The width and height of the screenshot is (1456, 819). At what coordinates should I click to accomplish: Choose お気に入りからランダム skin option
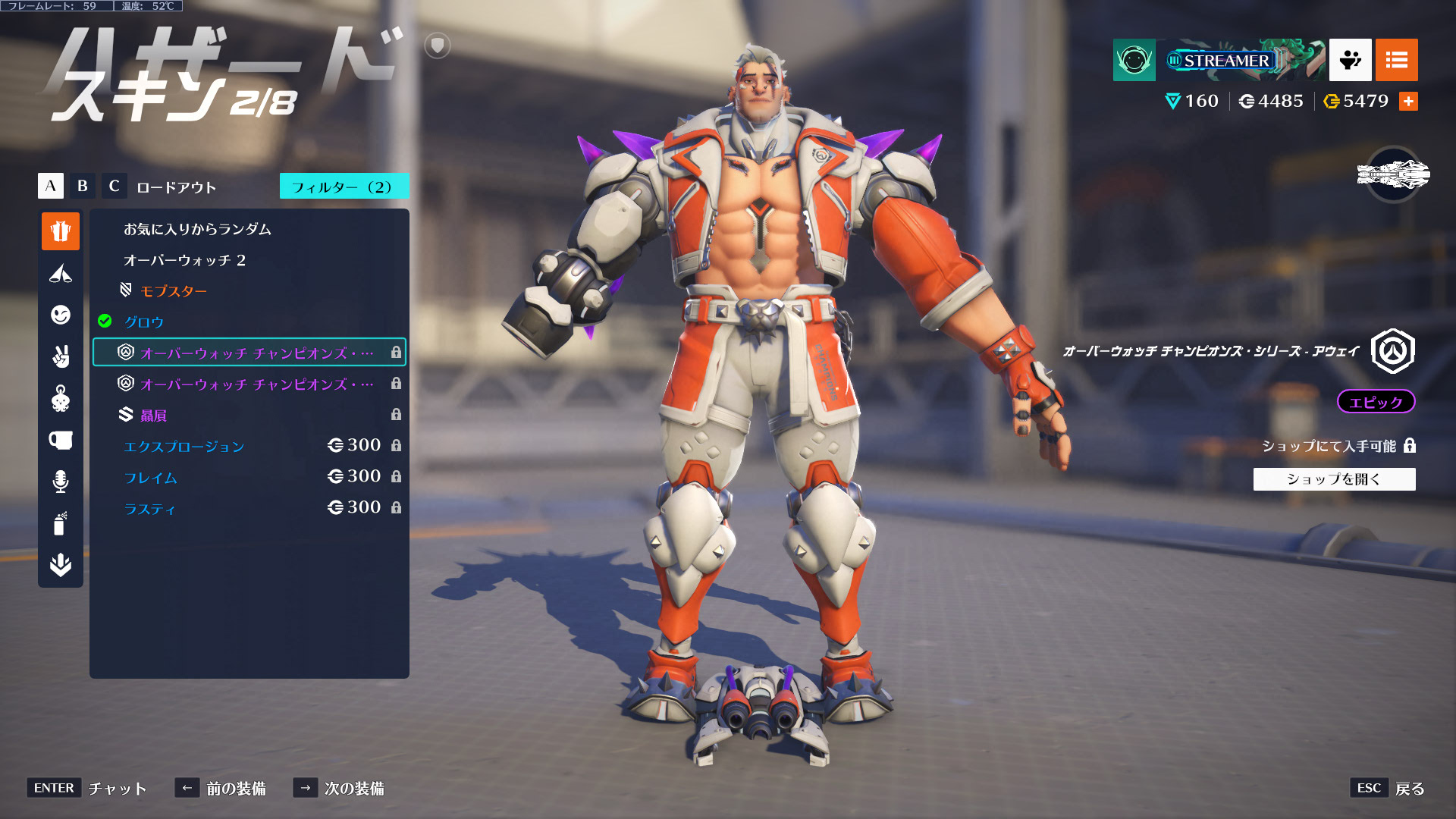197,229
